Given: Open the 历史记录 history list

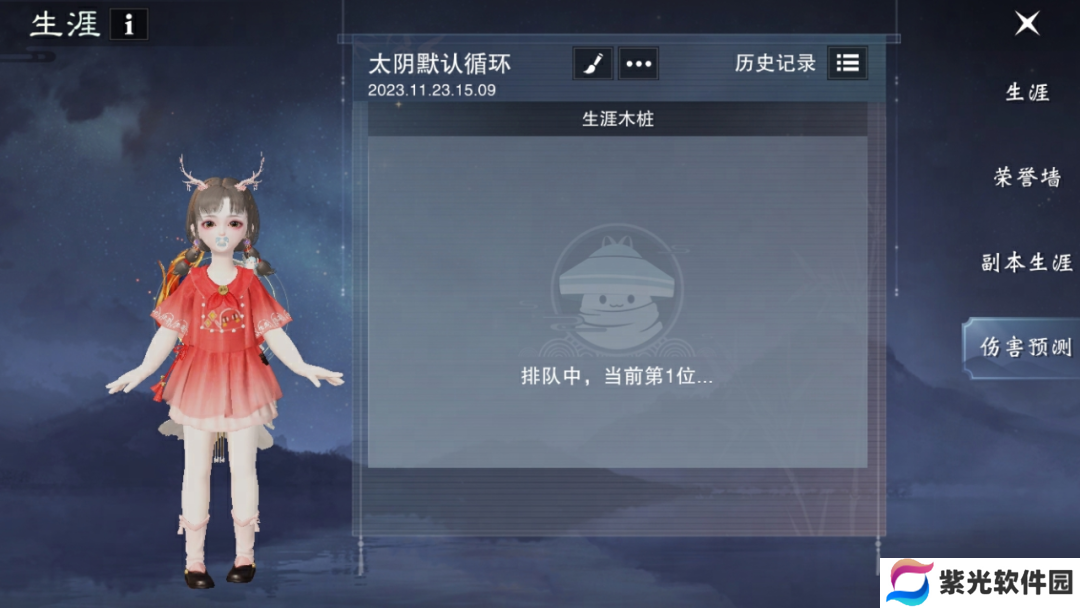Looking at the screenshot, I should (x=847, y=63).
